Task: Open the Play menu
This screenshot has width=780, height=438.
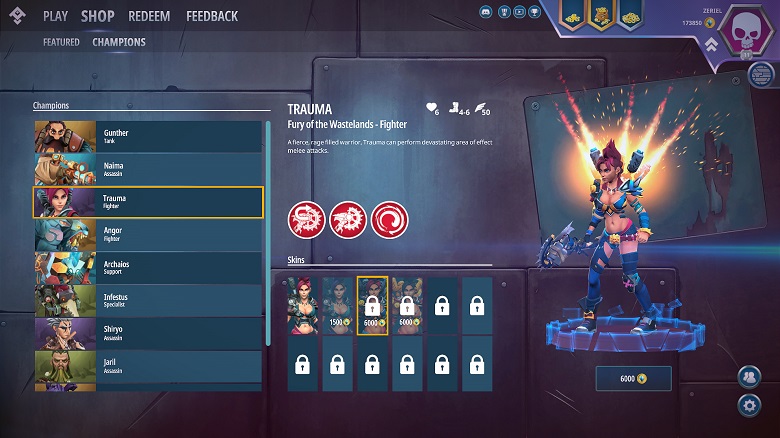Action: (x=55, y=16)
